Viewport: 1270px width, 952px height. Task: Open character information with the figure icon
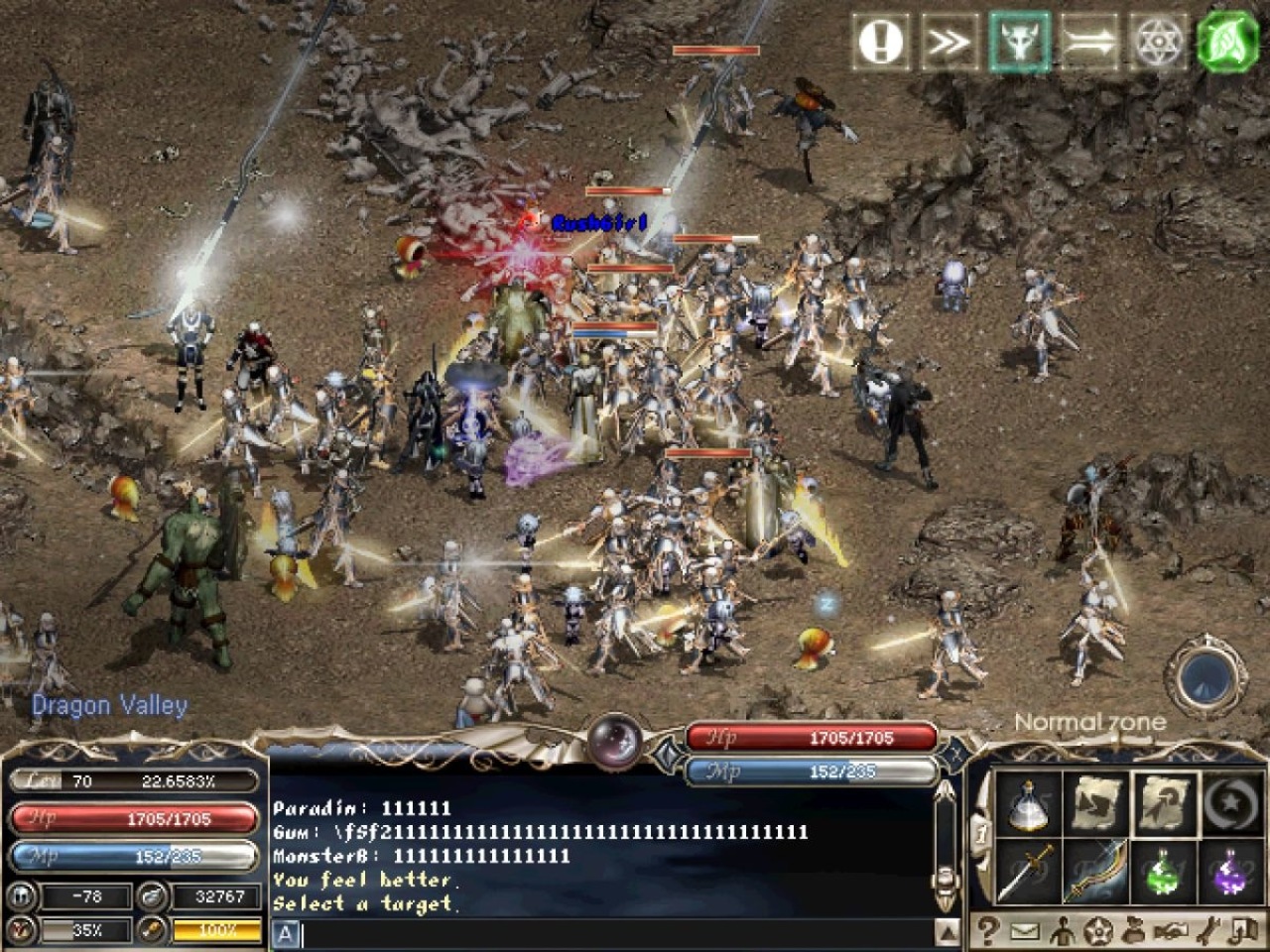click(1063, 930)
